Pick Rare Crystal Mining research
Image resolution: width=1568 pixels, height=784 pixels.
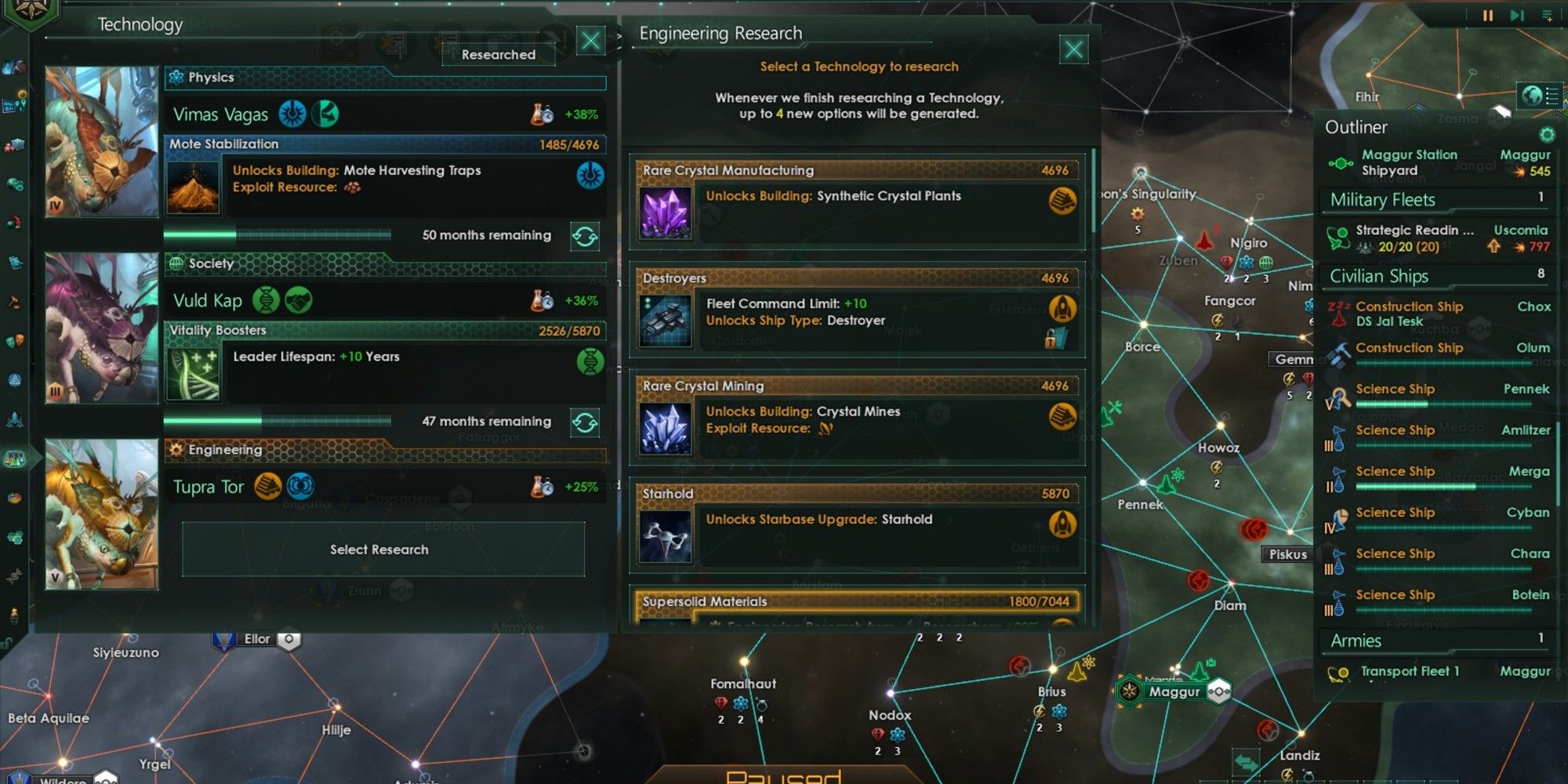857,417
